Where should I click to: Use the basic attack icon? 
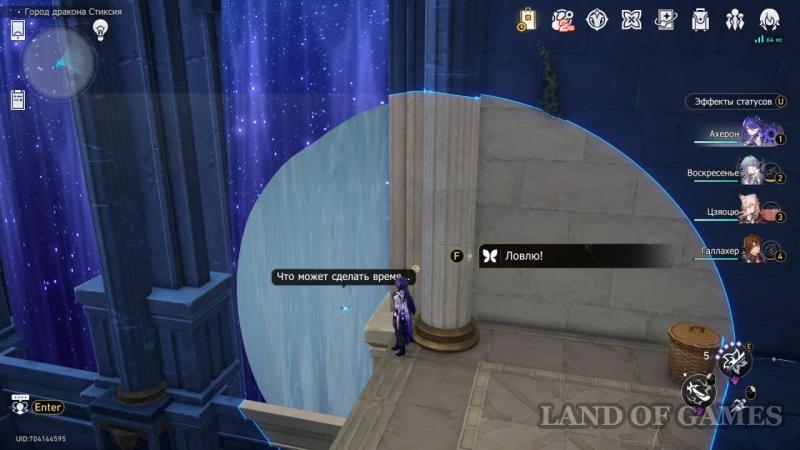click(696, 388)
